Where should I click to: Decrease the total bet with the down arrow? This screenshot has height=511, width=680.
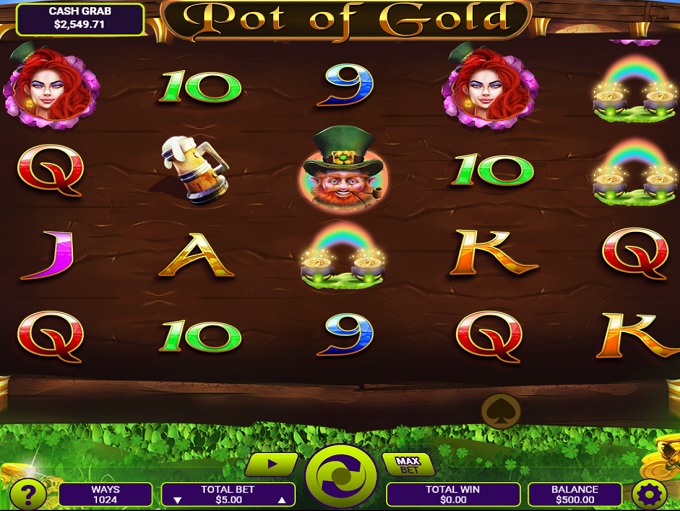pos(178,499)
